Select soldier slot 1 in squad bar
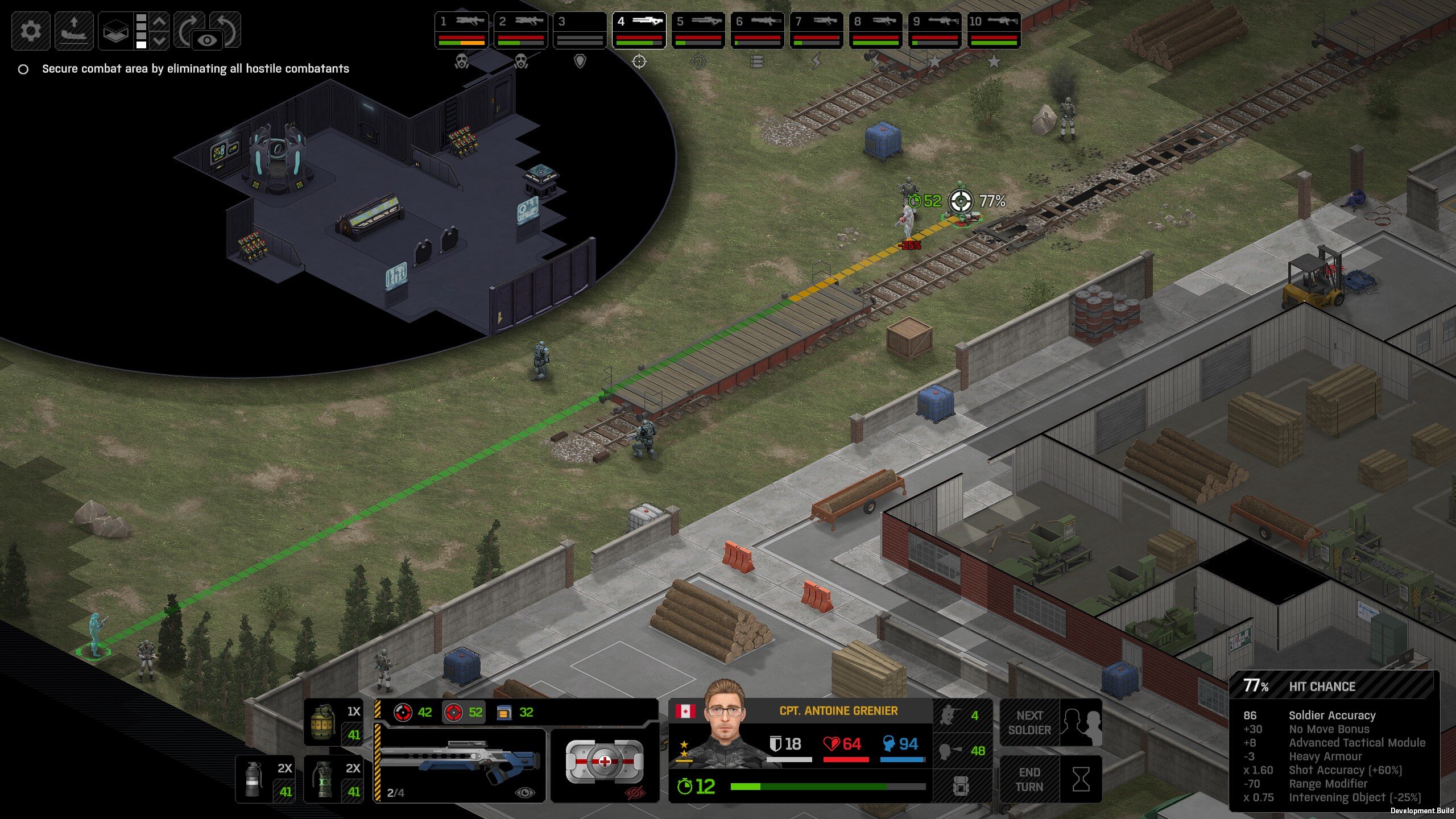 tap(462, 30)
